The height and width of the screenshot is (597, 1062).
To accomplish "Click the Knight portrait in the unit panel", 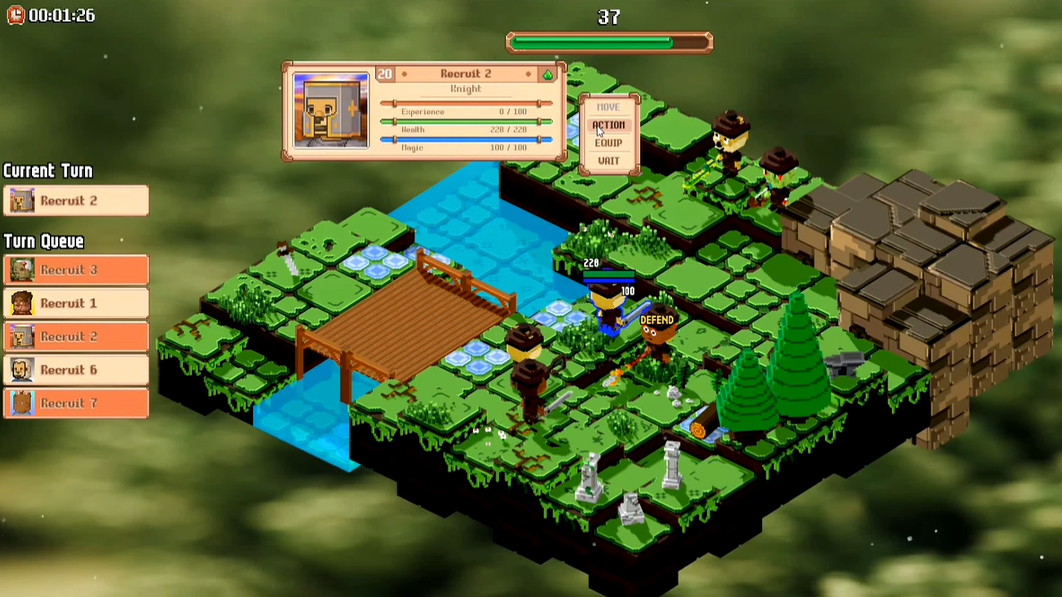I will pyautogui.click(x=331, y=110).
